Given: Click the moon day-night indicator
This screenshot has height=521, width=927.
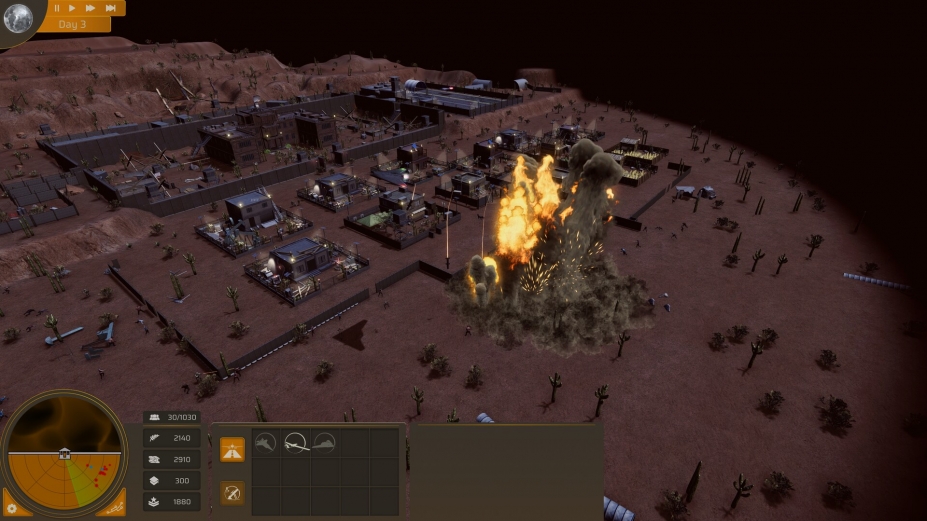Looking at the screenshot, I should click(x=17, y=18).
